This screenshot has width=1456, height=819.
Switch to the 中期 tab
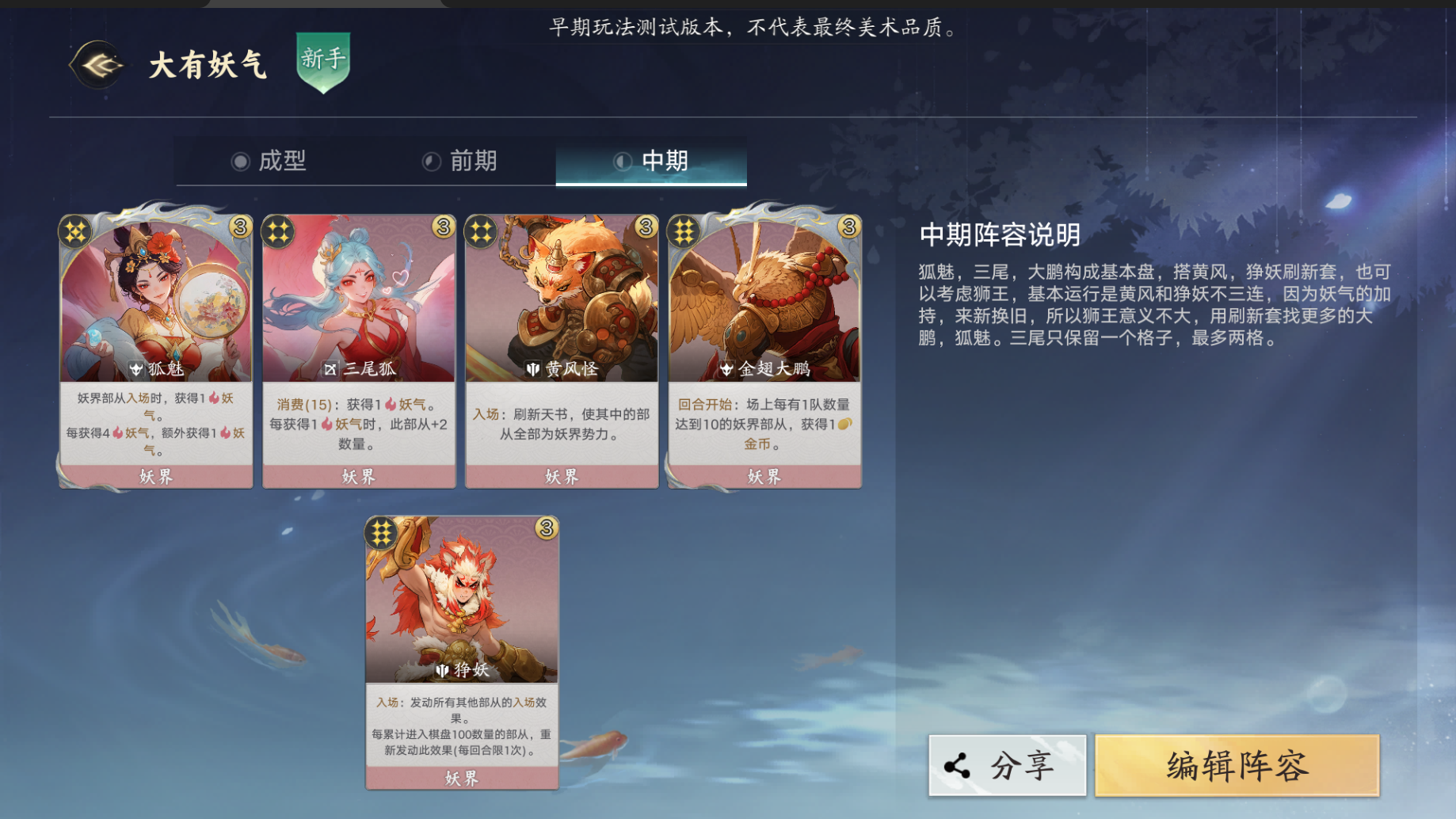click(650, 160)
